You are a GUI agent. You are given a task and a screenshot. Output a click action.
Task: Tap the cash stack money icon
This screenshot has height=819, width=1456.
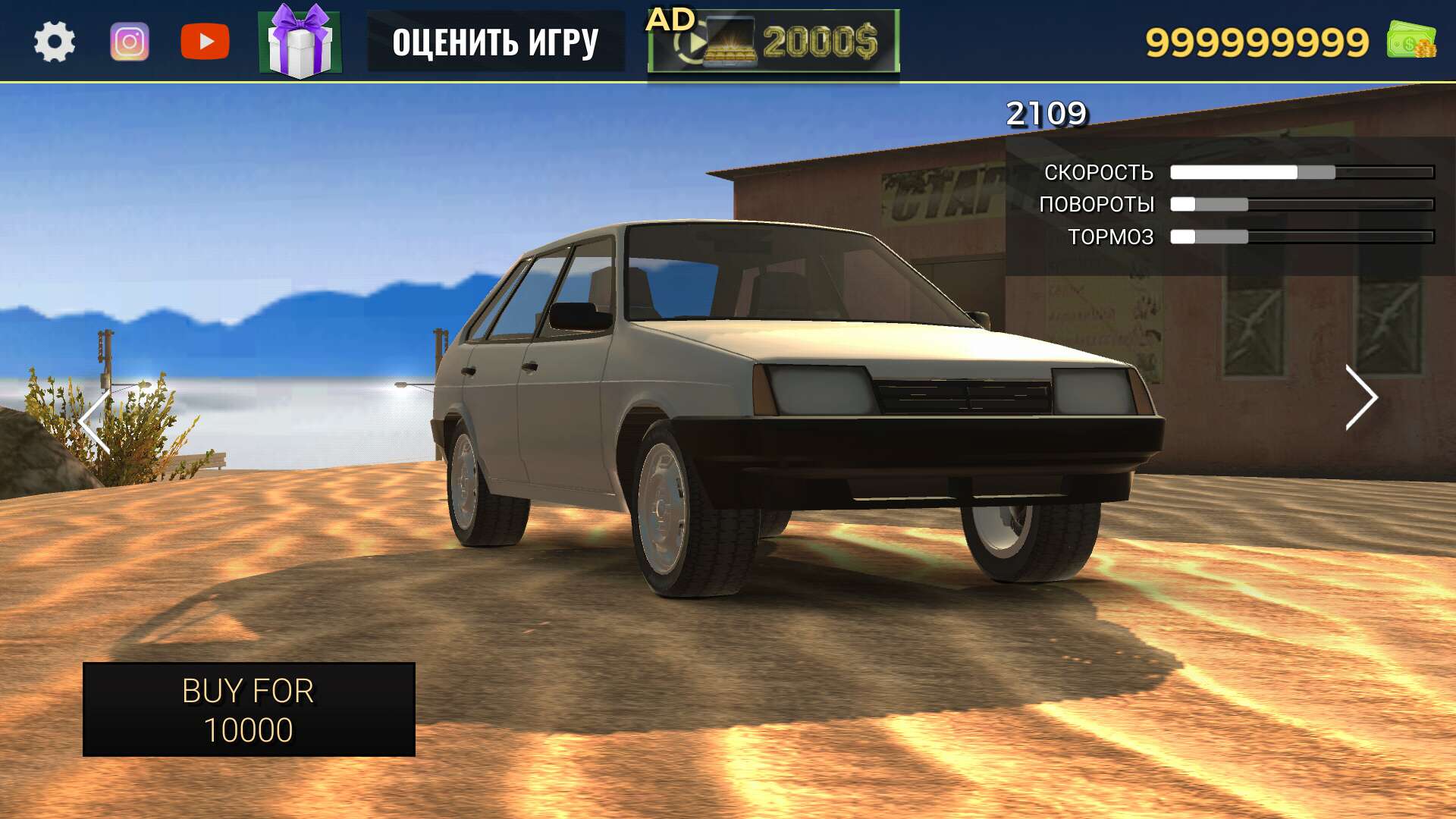tap(1412, 42)
